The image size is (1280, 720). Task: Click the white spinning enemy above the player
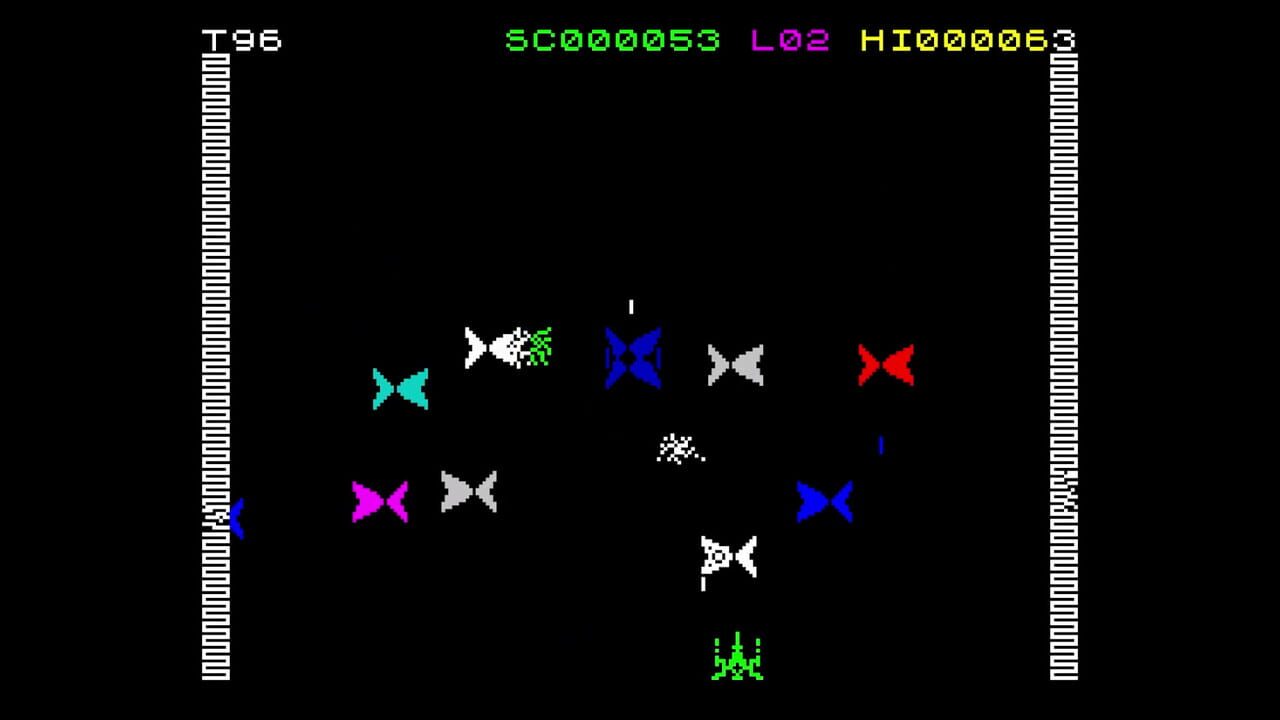click(730, 556)
